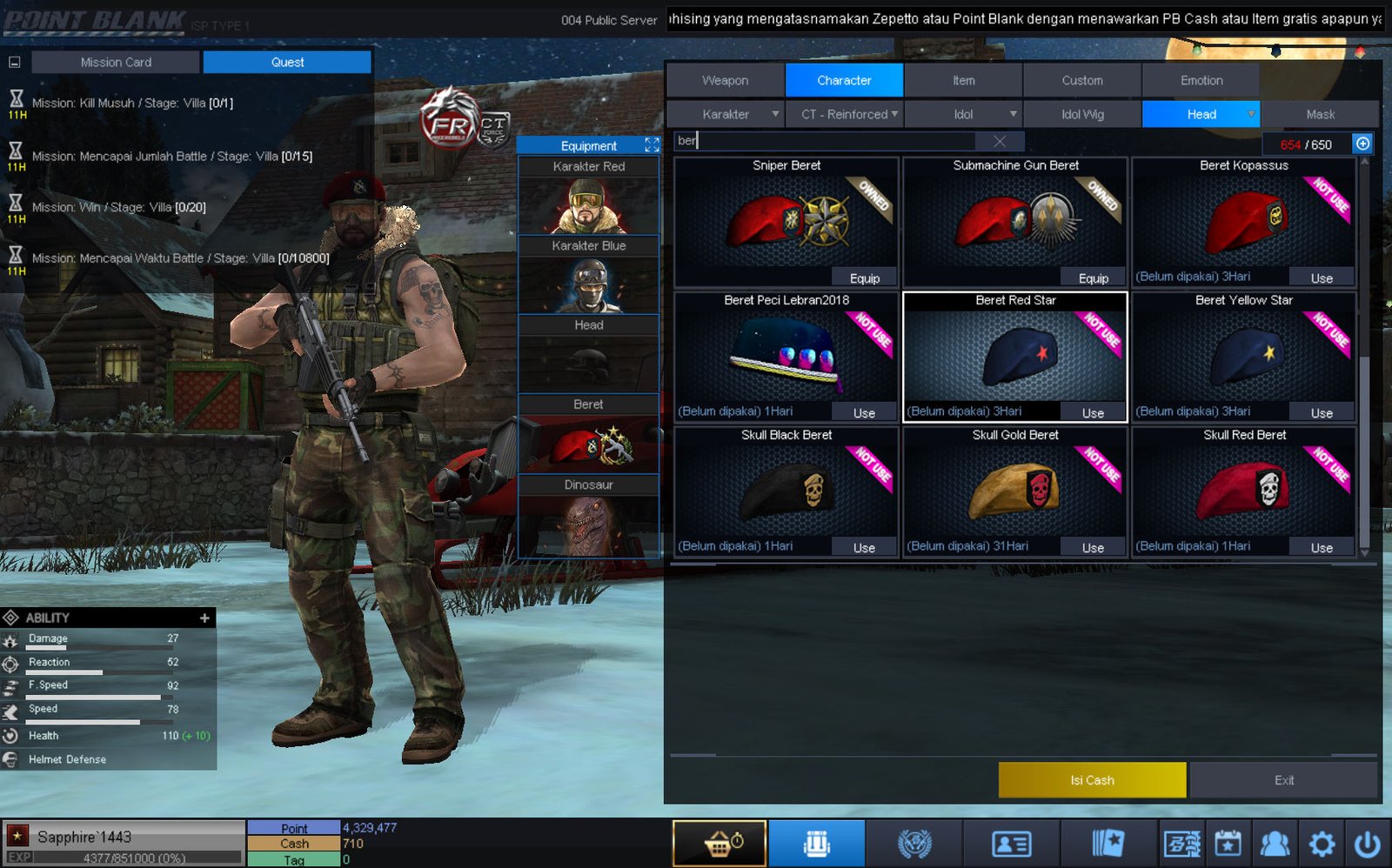Click the Isi Cash button
This screenshot has height=868, width=1392.
point(1092,780)
